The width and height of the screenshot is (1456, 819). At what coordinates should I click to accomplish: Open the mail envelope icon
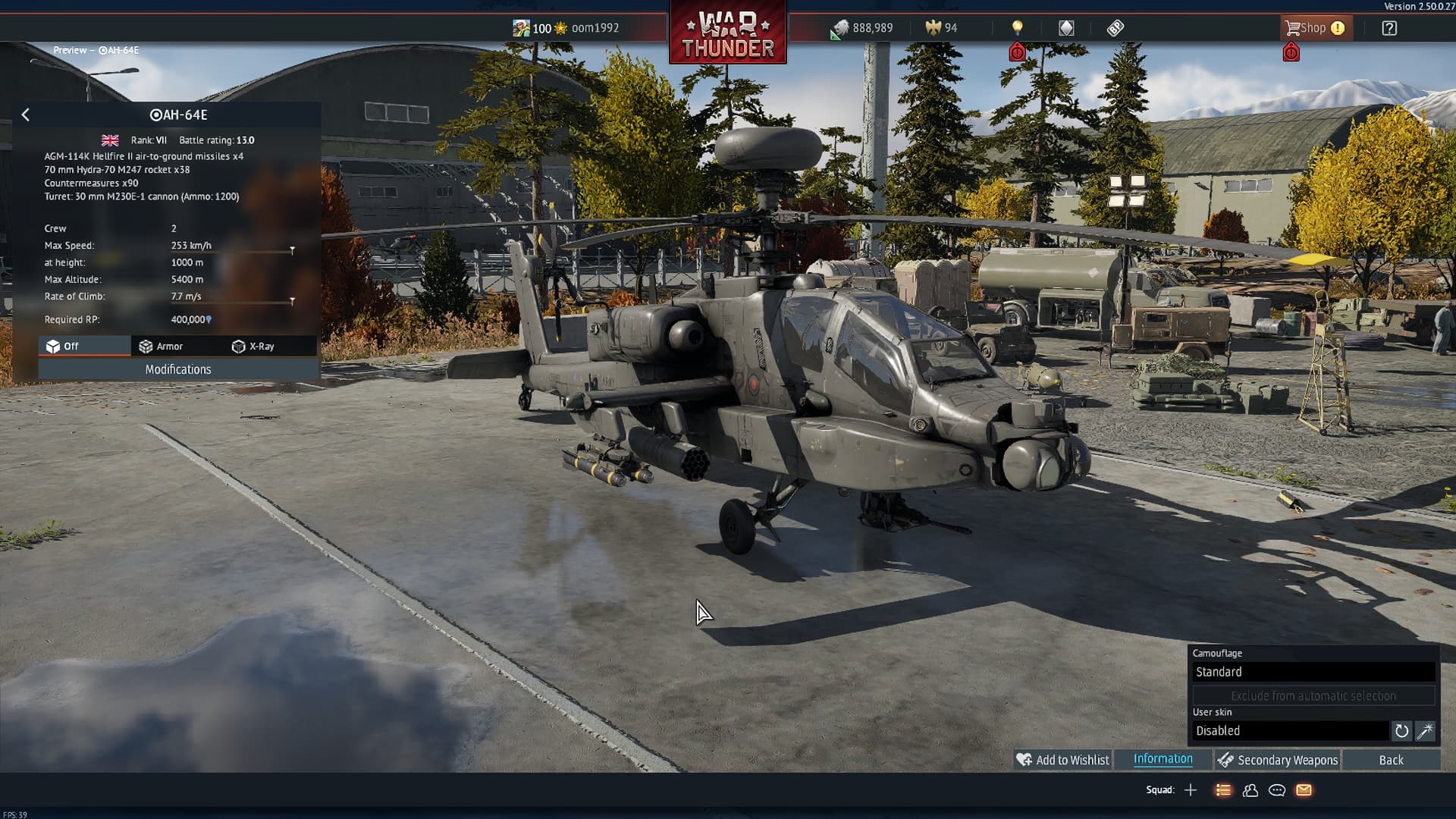click(1304, 790)
